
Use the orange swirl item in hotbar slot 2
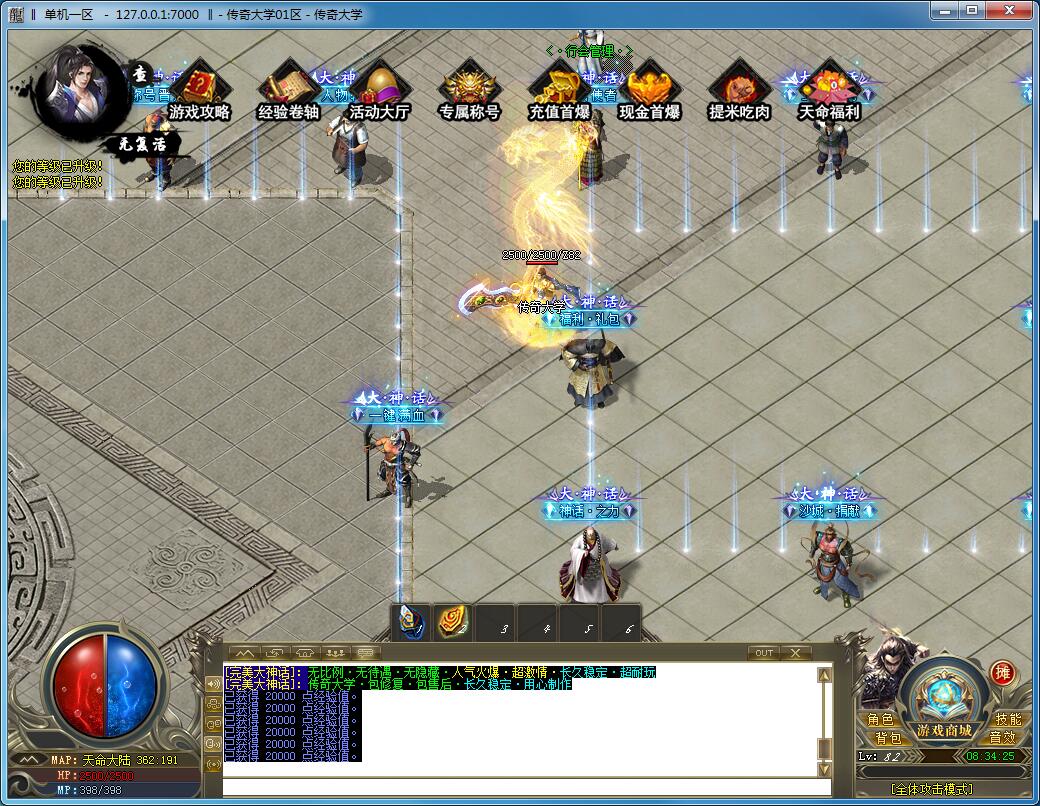(452, 623)
